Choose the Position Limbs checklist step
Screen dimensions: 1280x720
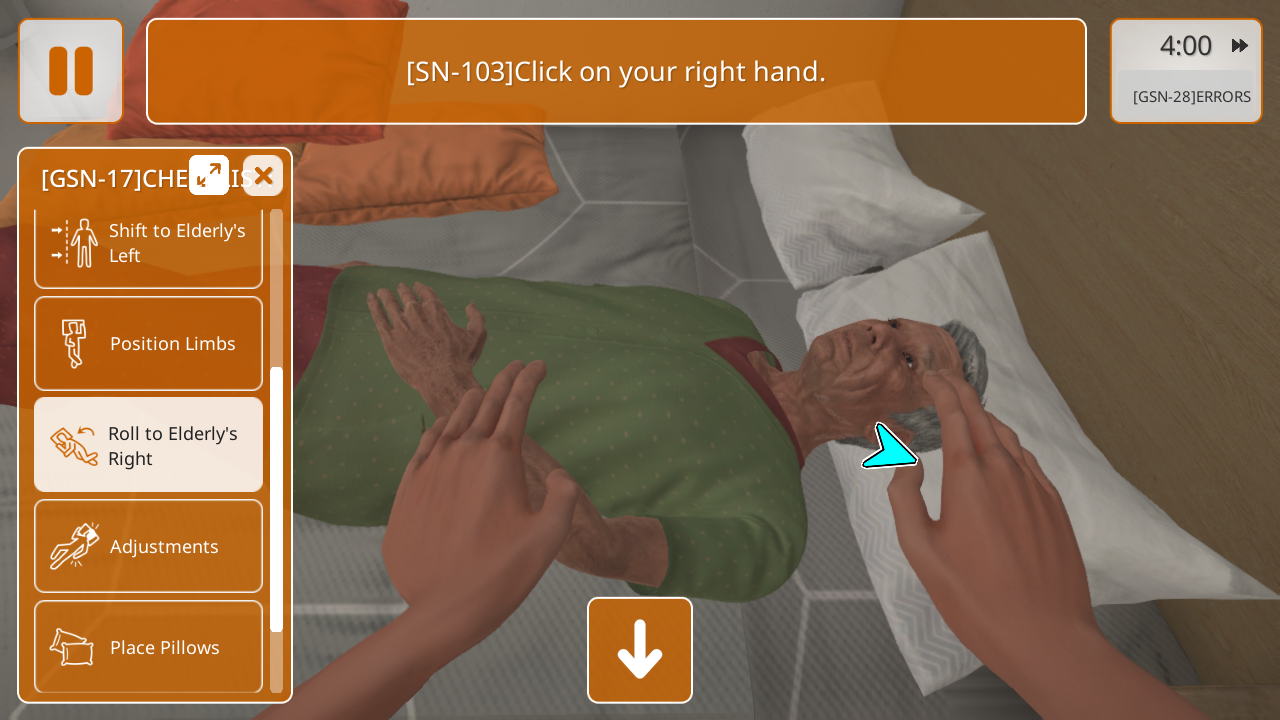point(149,344)
